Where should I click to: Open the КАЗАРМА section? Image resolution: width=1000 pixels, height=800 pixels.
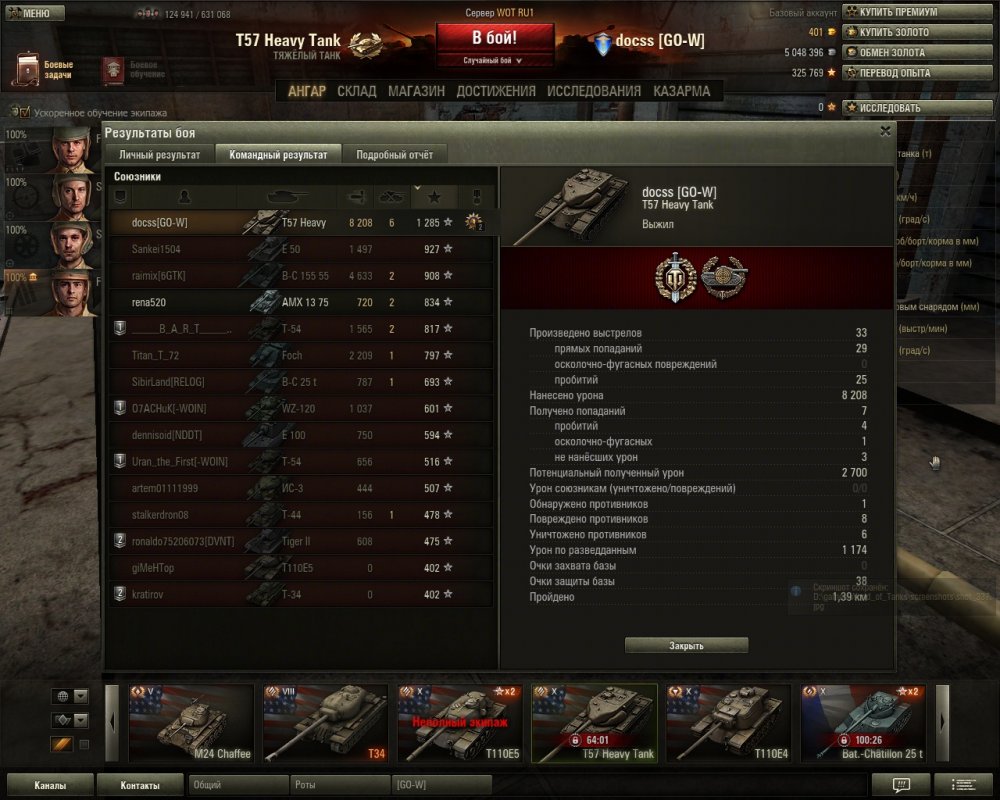point(682,91)
